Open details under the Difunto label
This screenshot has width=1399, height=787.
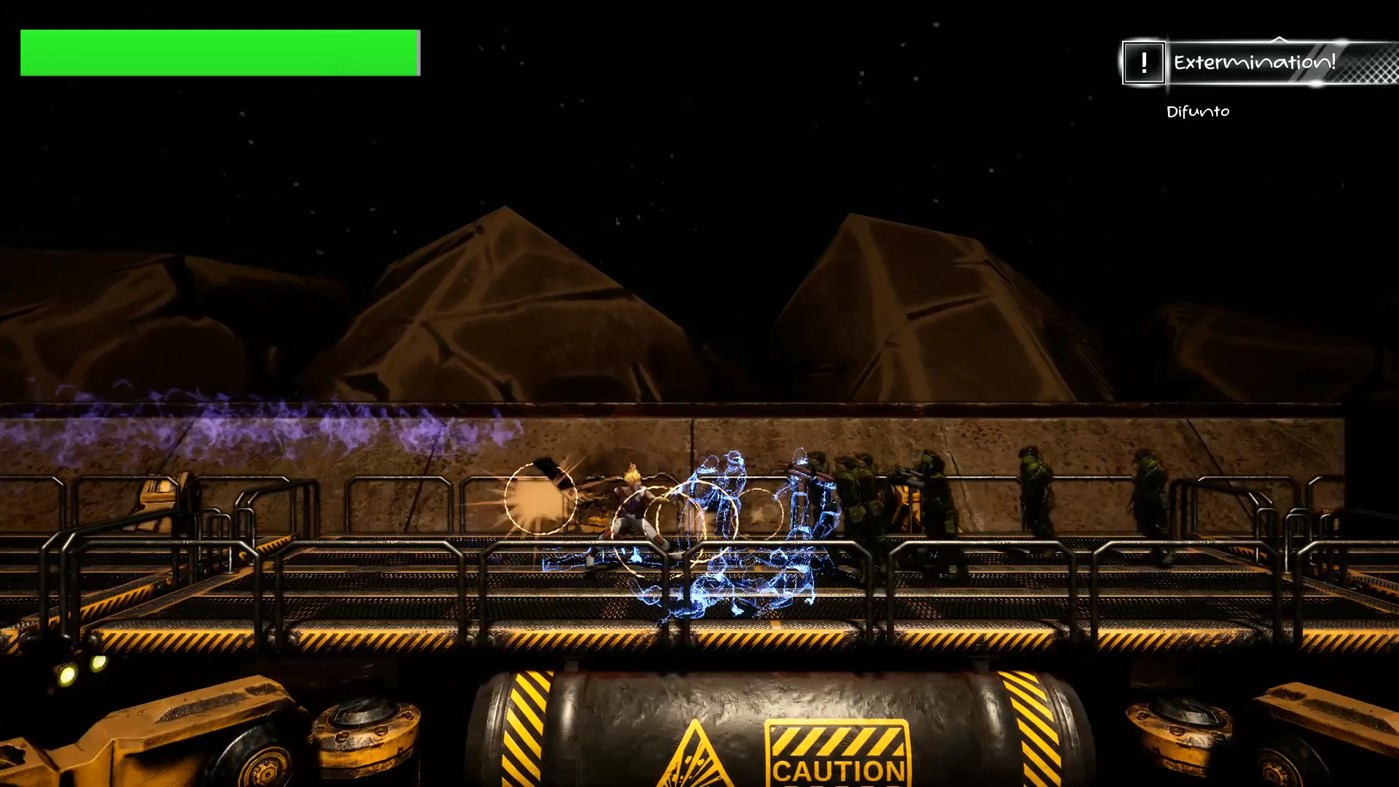[x=1197, y=111]
